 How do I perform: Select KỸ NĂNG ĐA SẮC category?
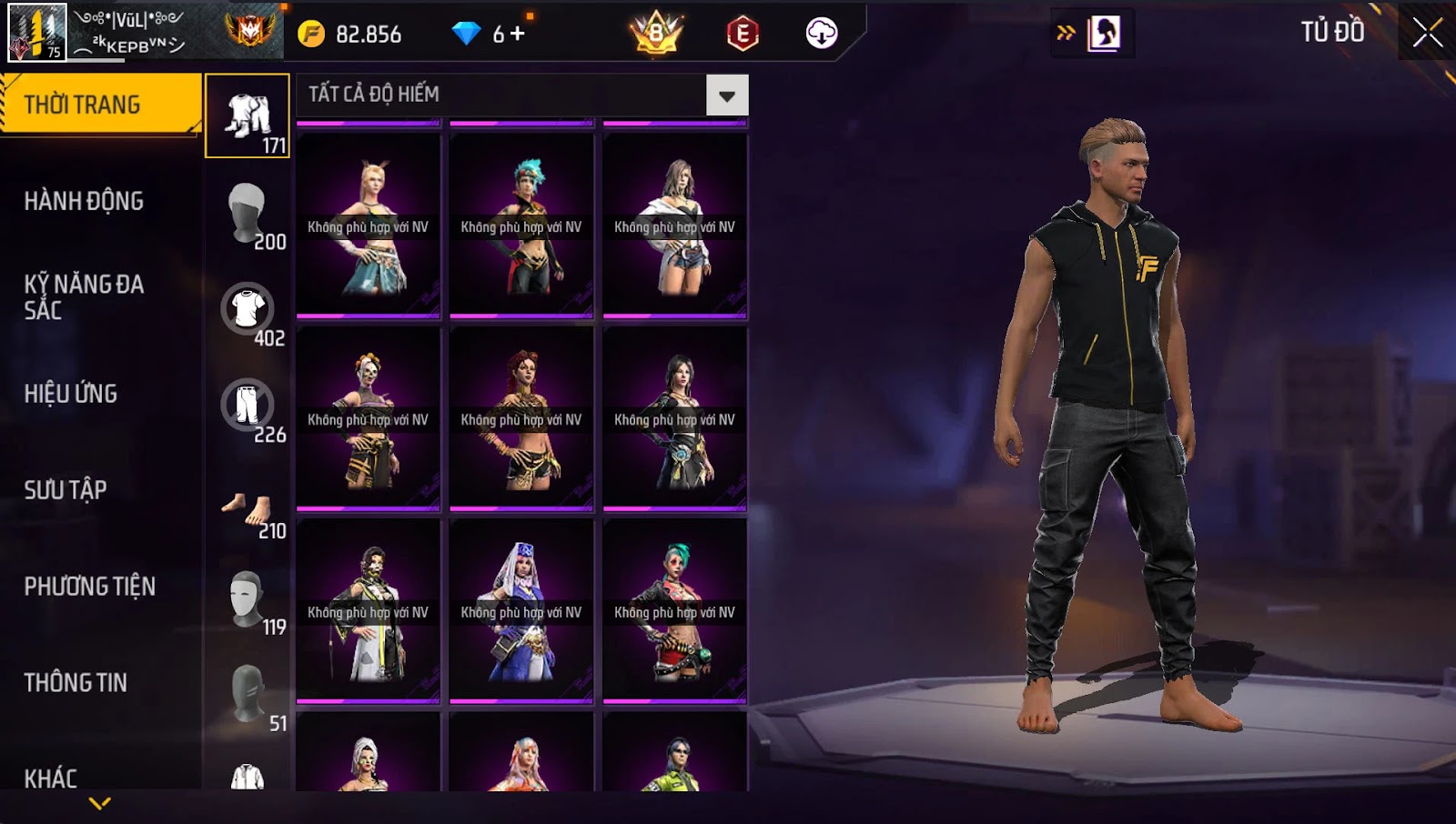click(84, 296)
